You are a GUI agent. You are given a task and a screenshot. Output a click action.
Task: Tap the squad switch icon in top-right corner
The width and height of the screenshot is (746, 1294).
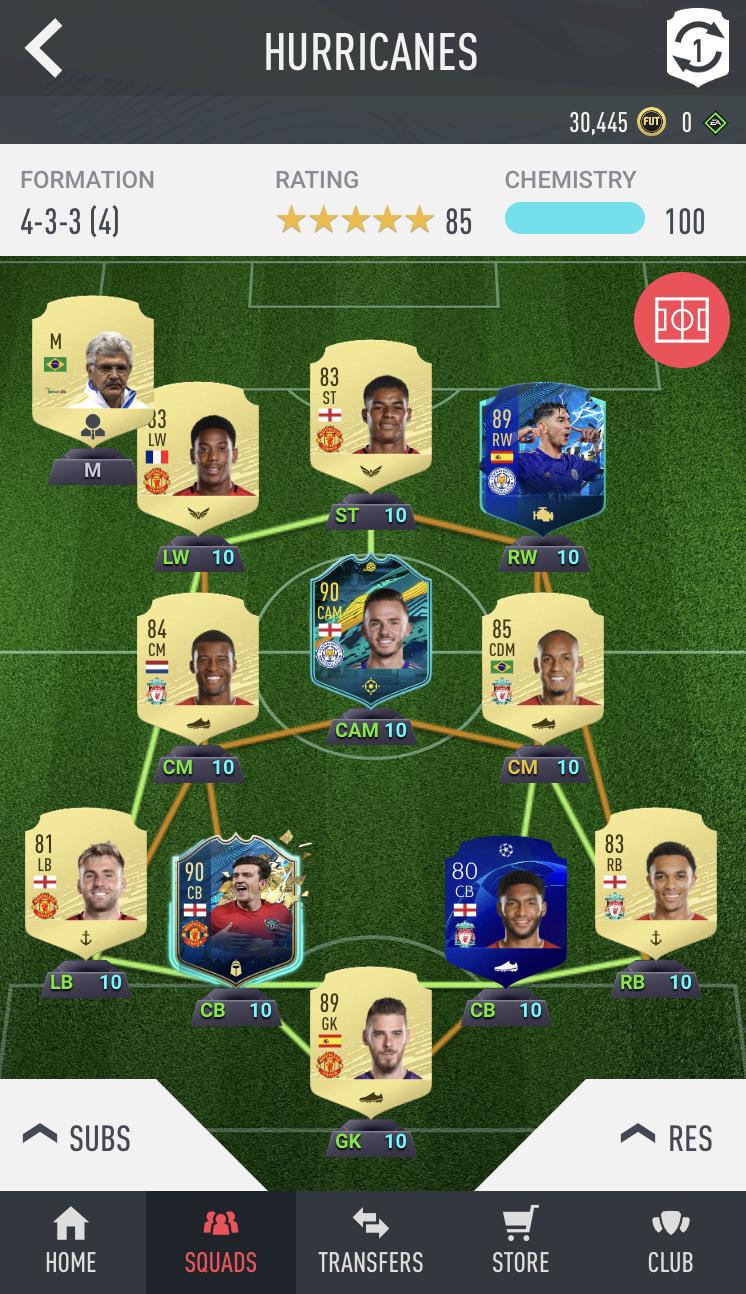click(697, 48)
